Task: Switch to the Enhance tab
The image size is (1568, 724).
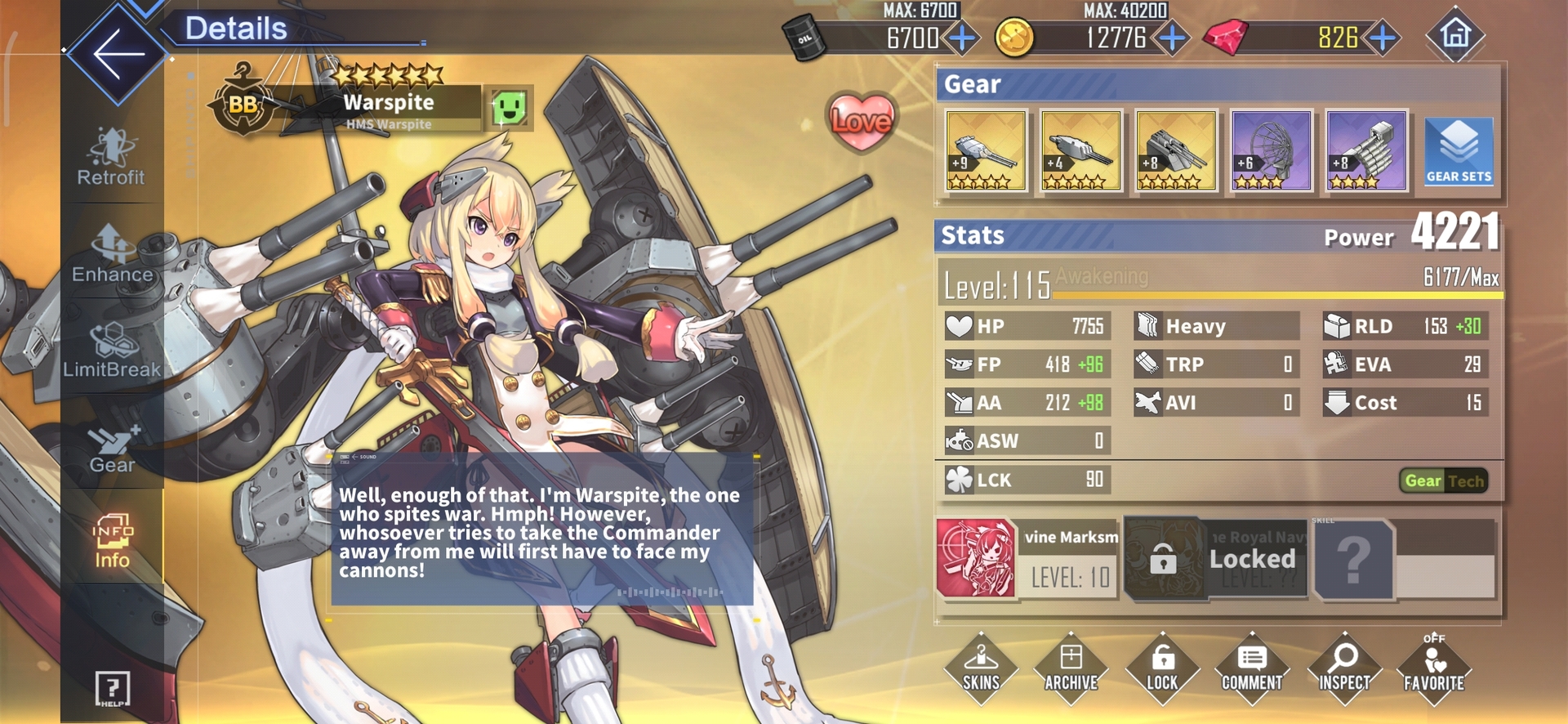Action: (x=112, y=253)
